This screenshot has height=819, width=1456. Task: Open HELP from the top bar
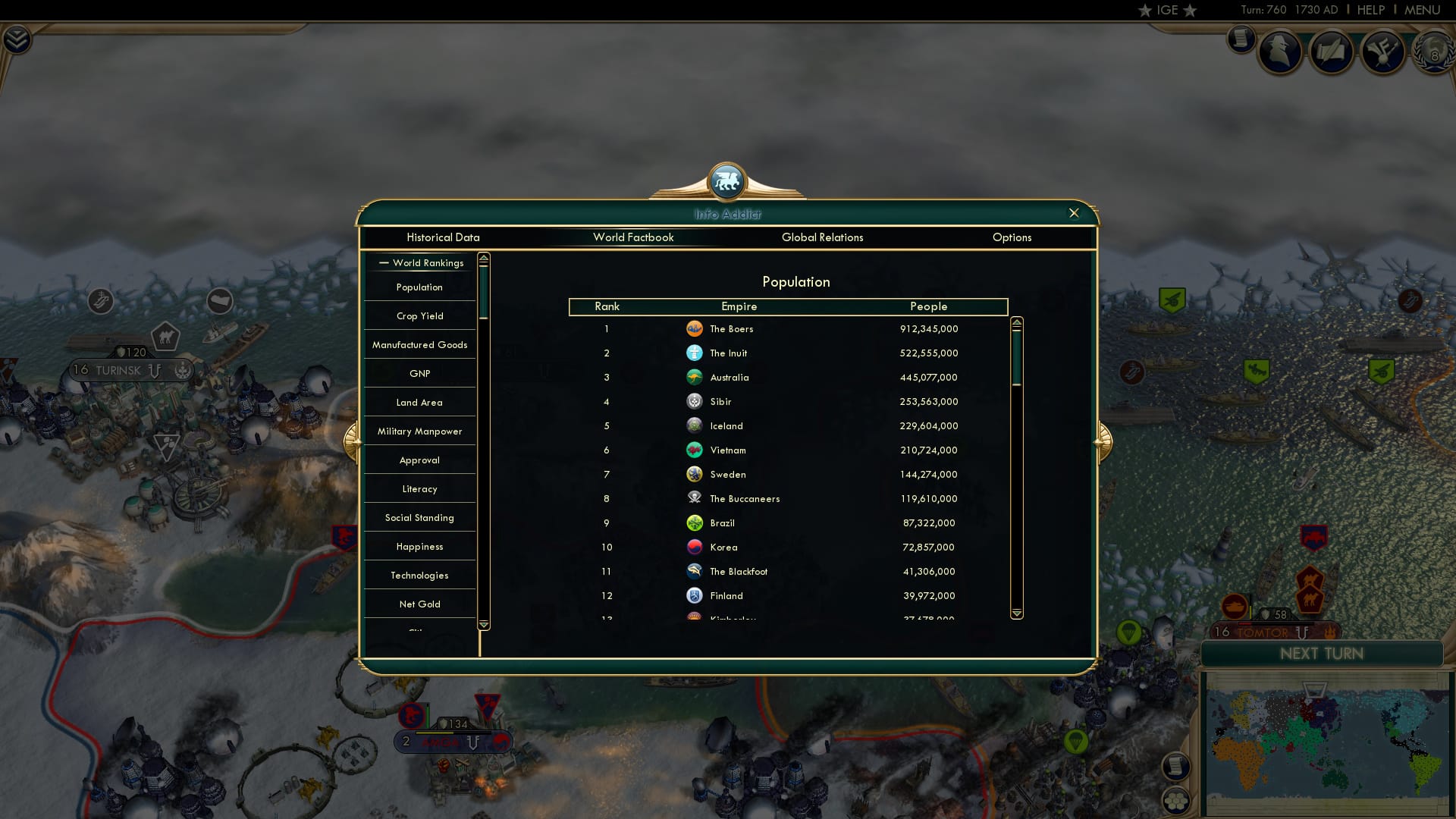tap(1370, 10)
